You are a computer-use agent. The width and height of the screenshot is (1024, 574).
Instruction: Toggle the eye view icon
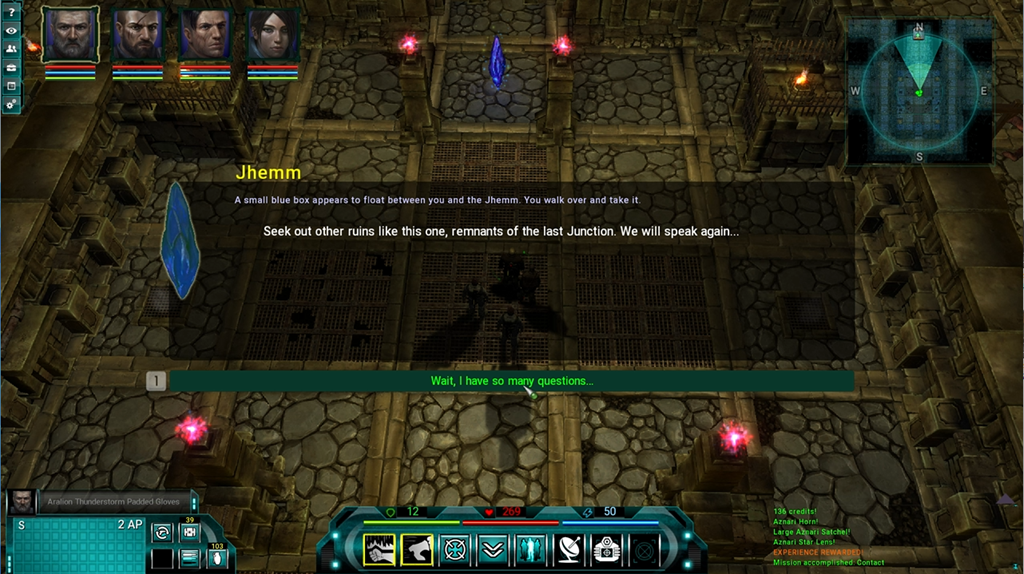pyautogui.click(x=11, y=30)
